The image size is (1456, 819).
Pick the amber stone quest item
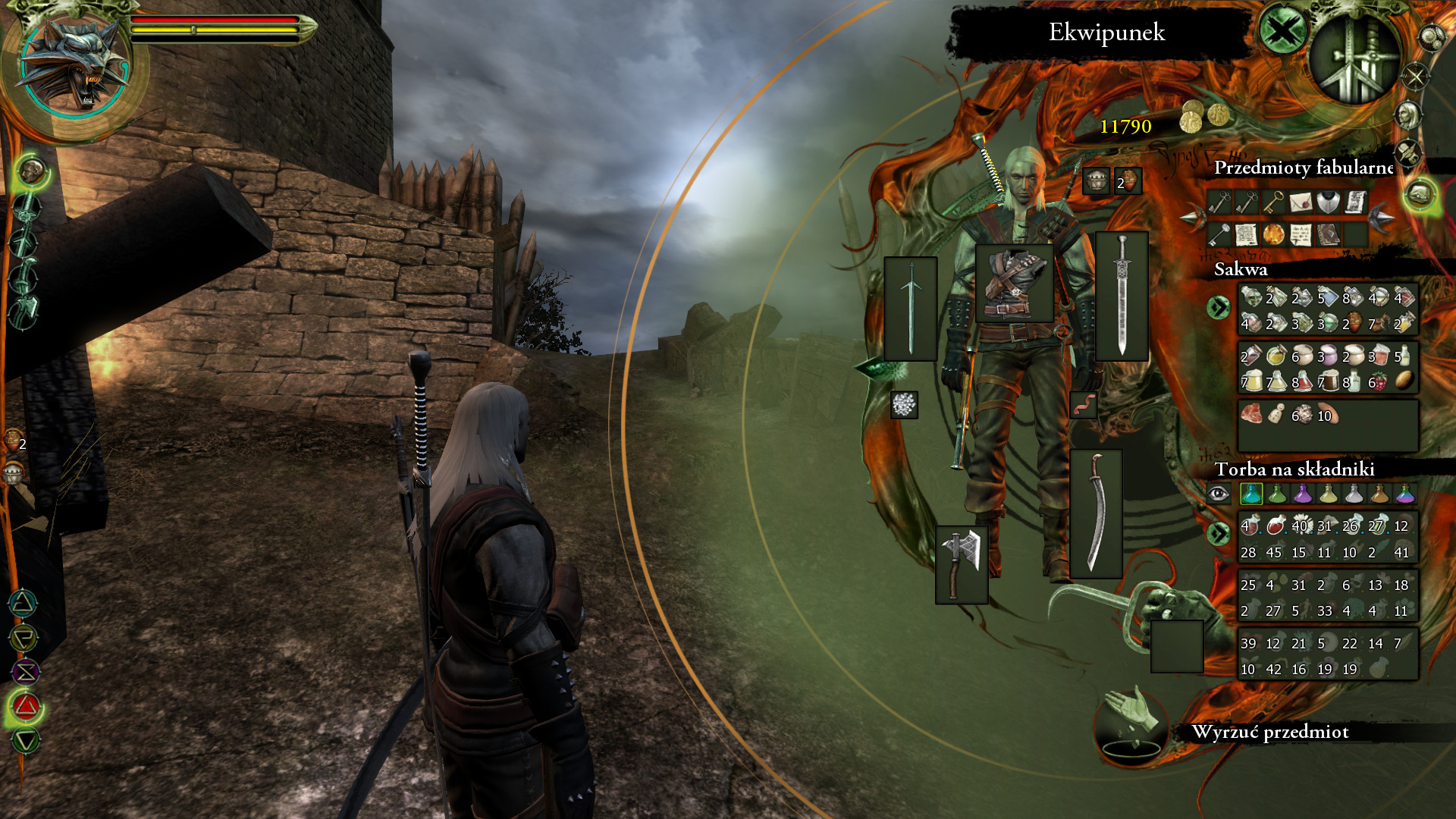1273,234
